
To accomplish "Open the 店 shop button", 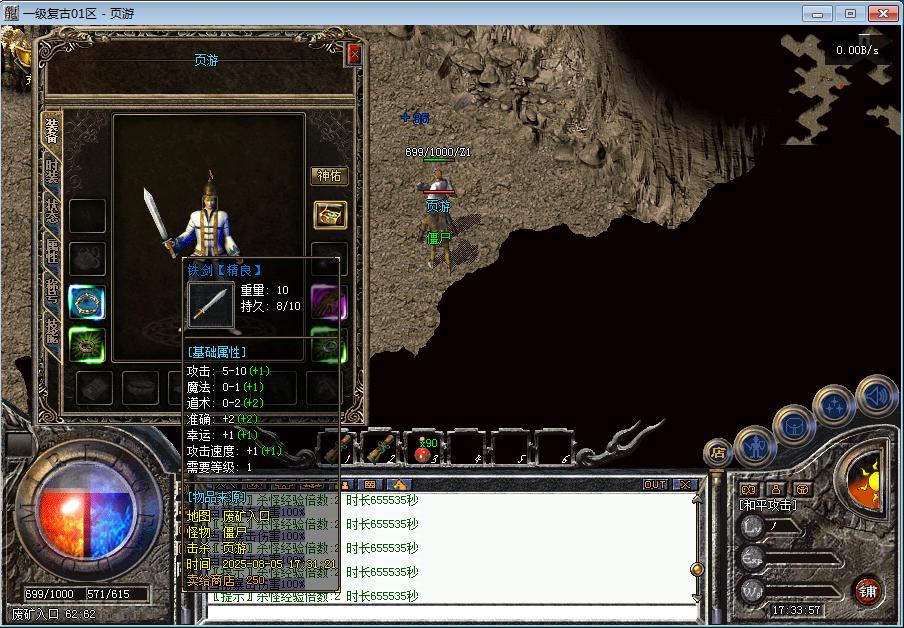I will pyautogui.click(x=717, y=452).
